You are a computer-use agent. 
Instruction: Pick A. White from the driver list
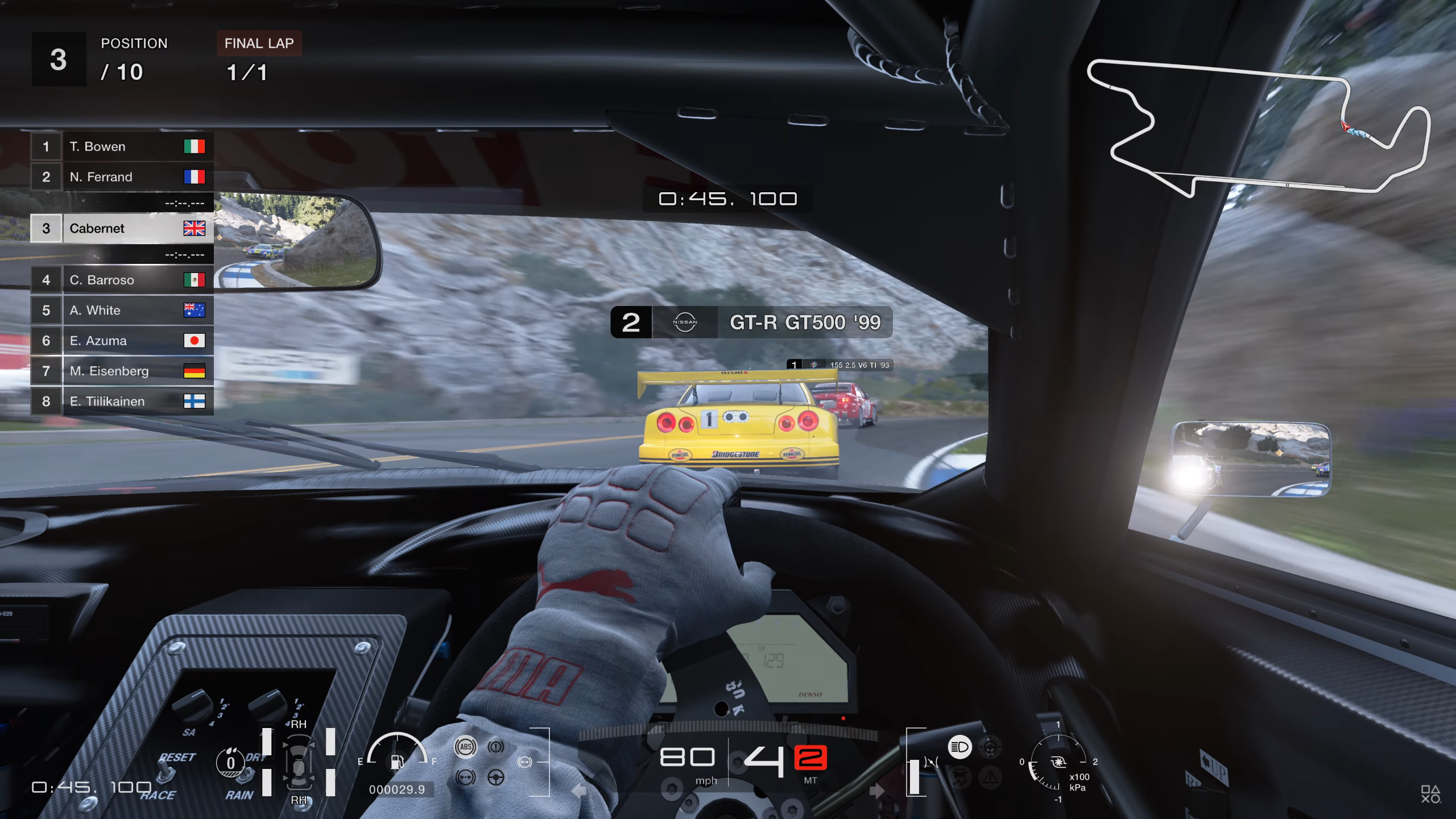tap(122, 311)
